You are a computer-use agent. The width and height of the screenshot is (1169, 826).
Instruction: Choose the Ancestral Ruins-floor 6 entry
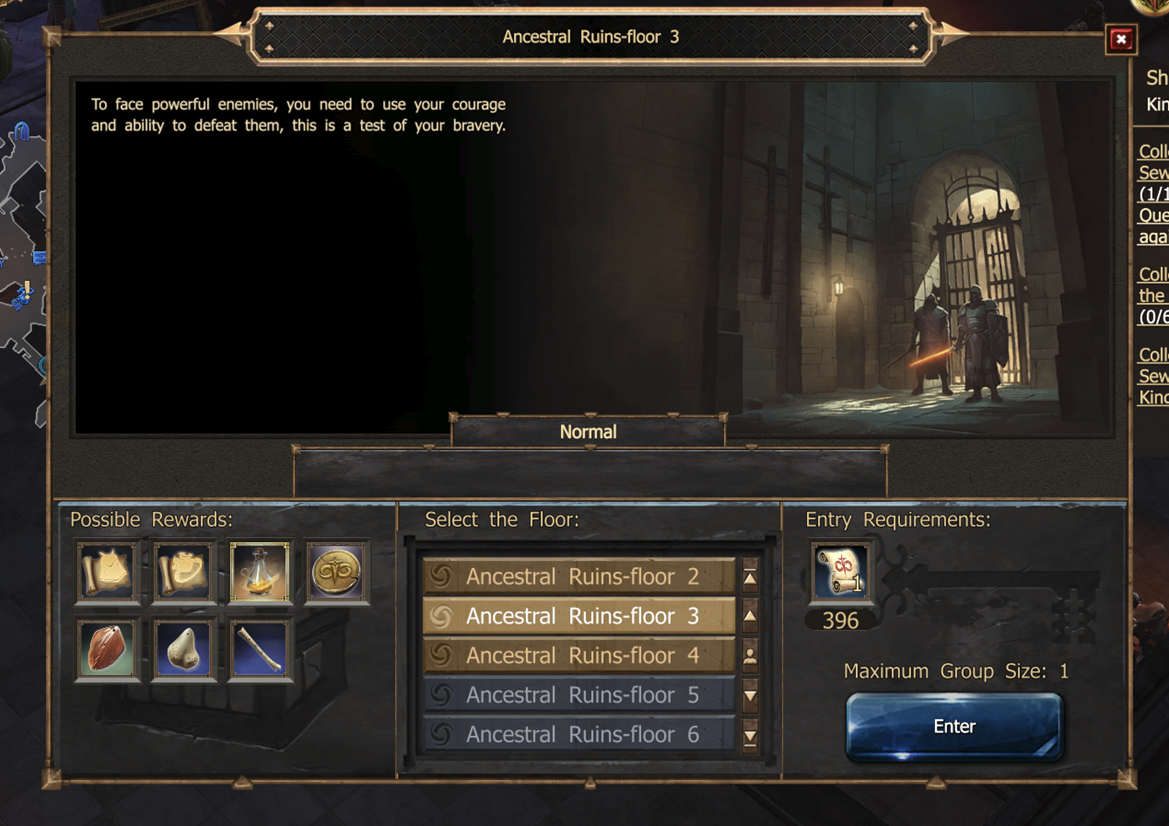point(579,734)
